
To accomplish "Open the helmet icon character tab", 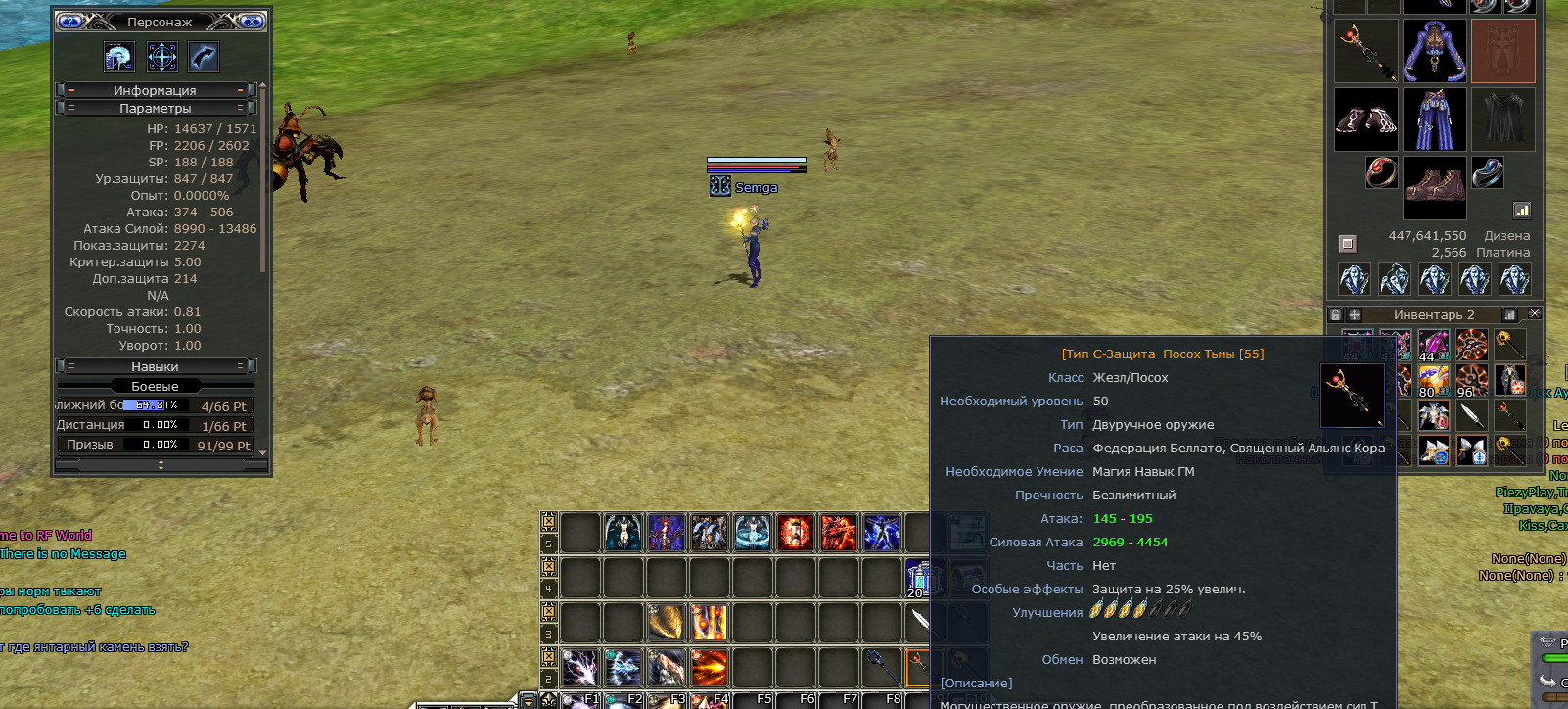I will tap(119, 57).
